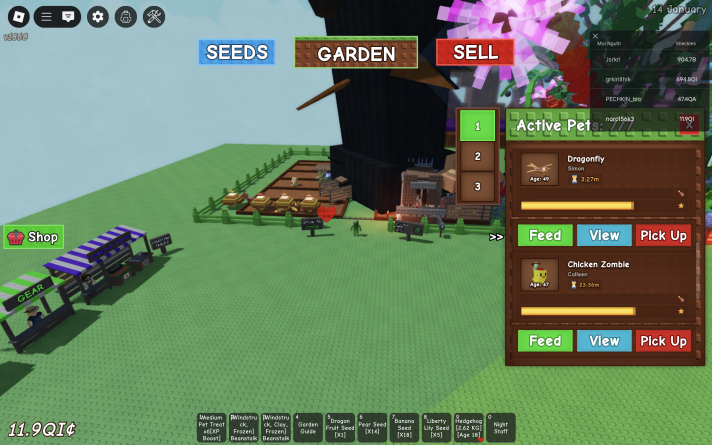The height and width of the screenshot is (445, 712).
Task: Feed the Chicken Zombie pet
Action: click(x=544, y=341)
